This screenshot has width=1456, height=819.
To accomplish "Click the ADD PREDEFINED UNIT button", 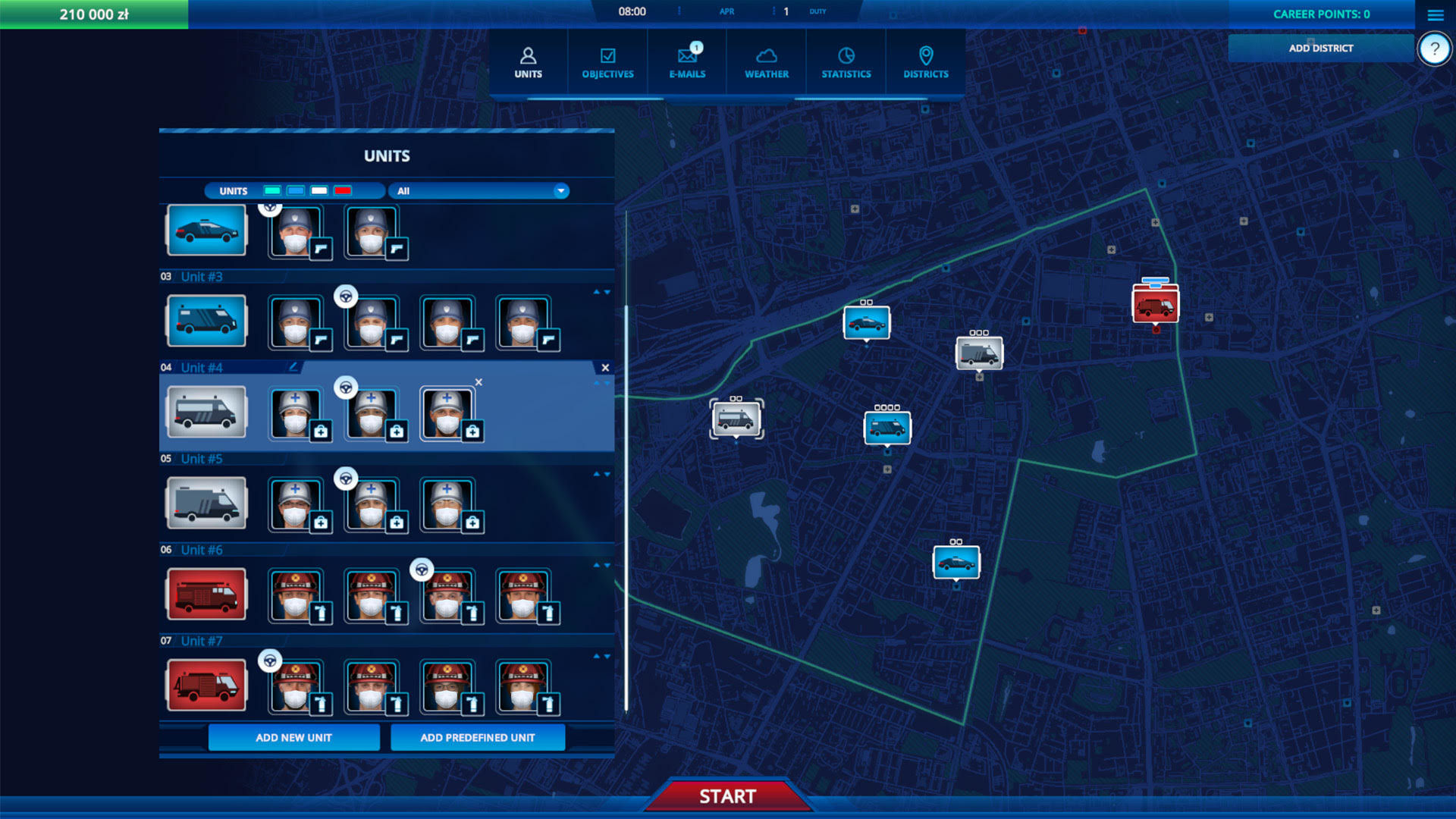I will pos(477,737).
